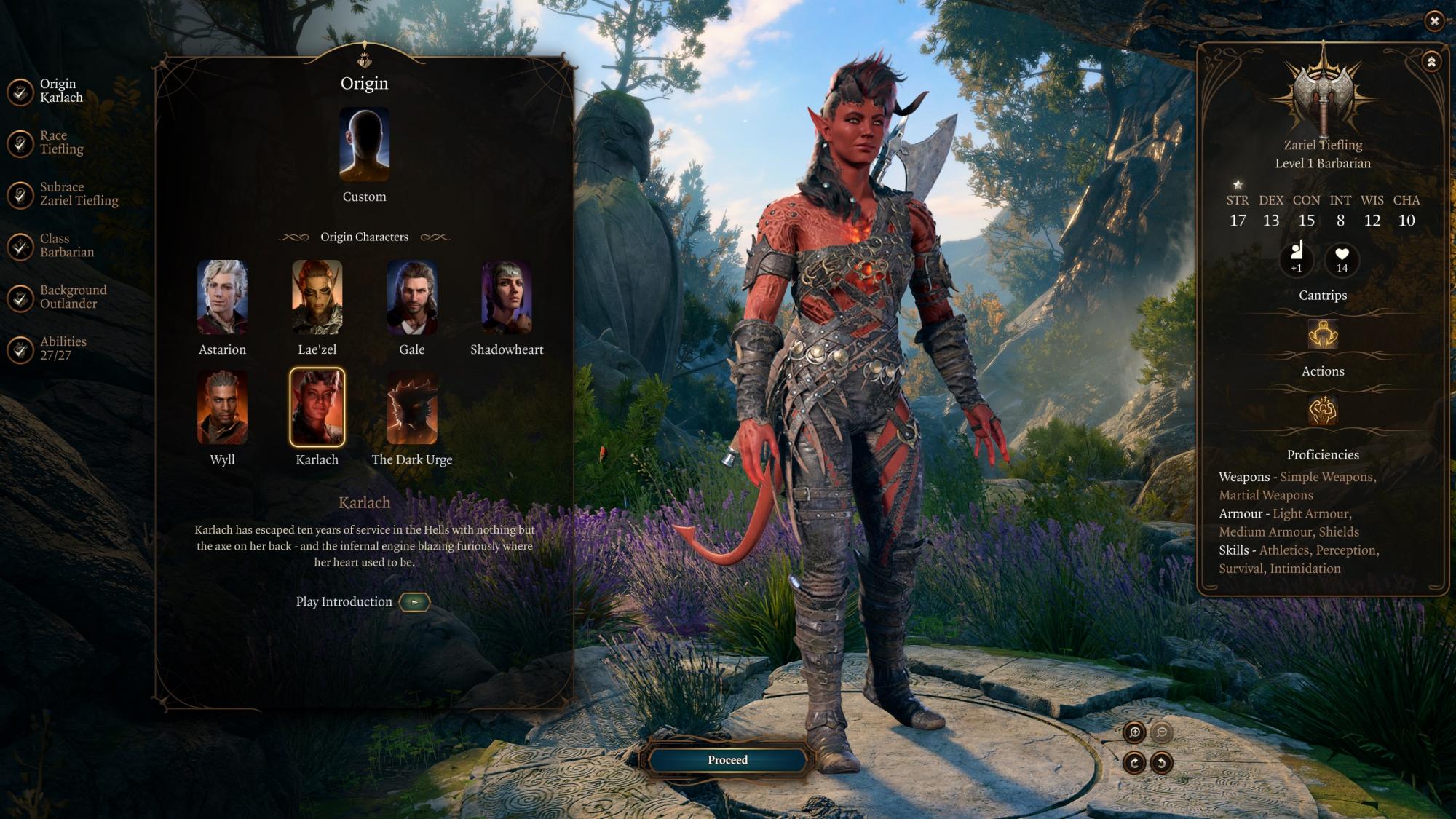The height and width of the screenshot is (819, 1456).
Task: Select the Custom origin portrait
Action: pos(364,145)
